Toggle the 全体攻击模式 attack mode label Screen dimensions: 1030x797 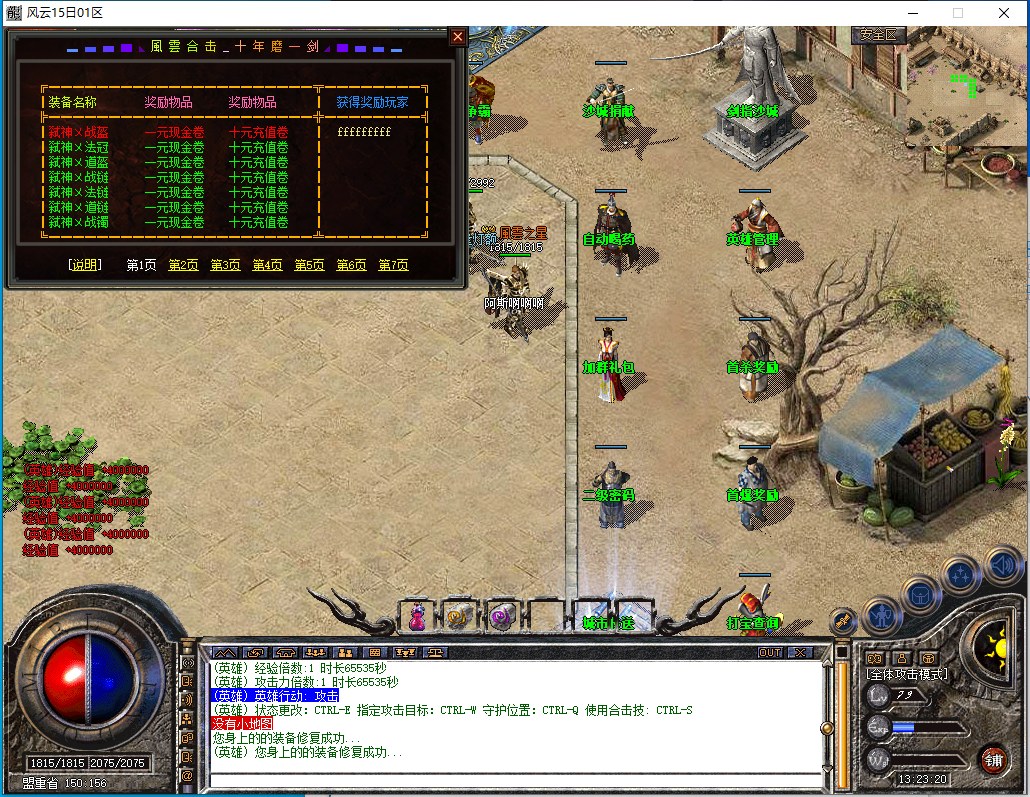(x=907, y=674)
